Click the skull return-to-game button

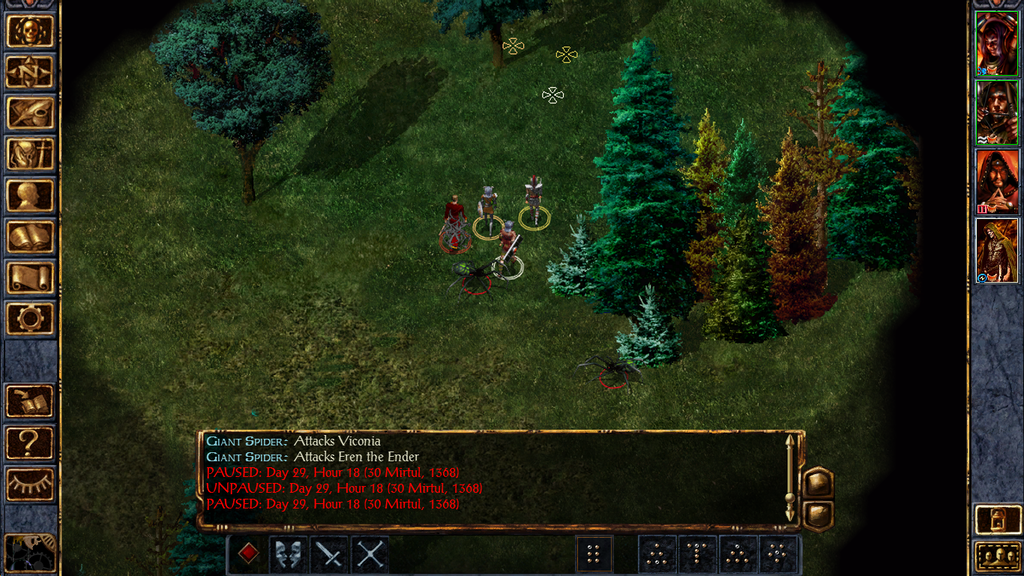click(x=30, y=31)
